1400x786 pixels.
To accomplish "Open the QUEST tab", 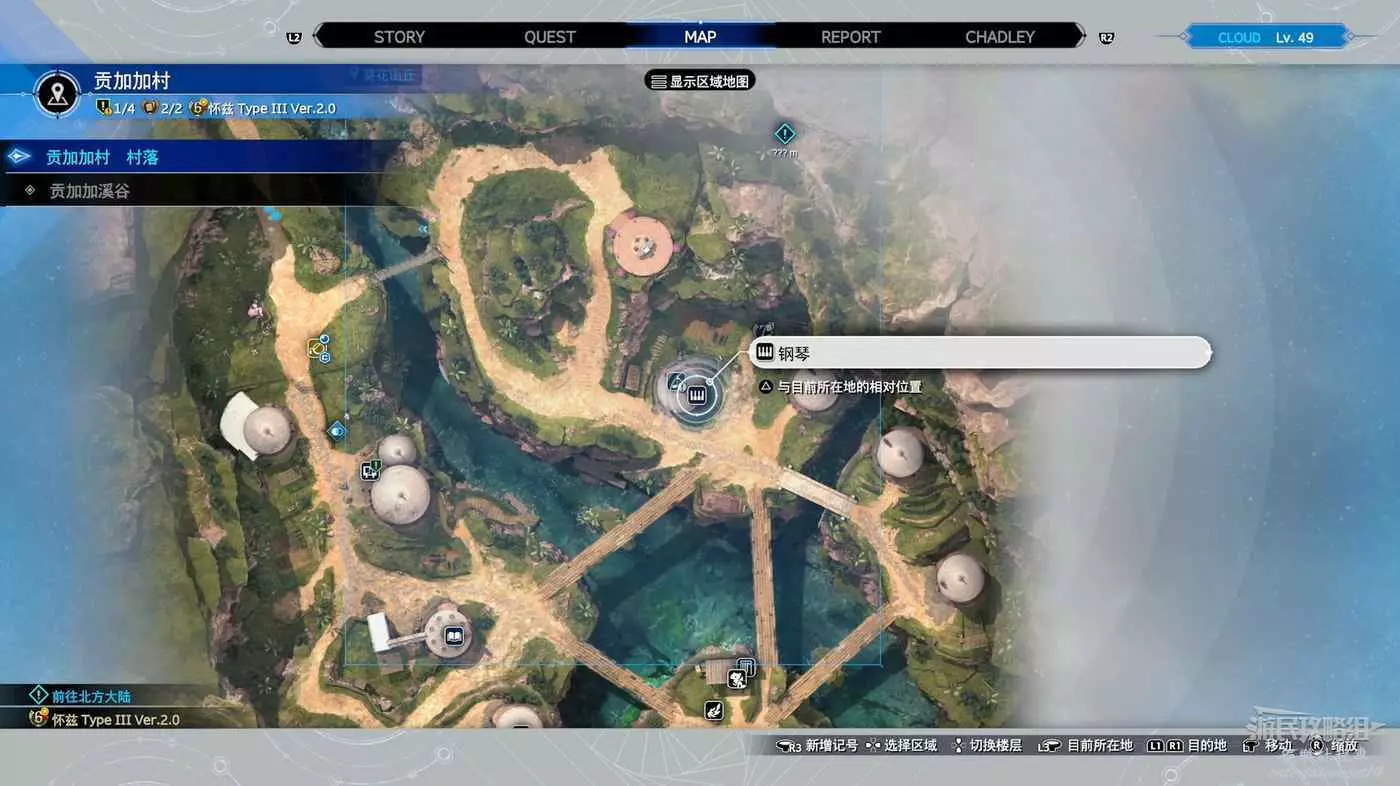I will point(550,37).
